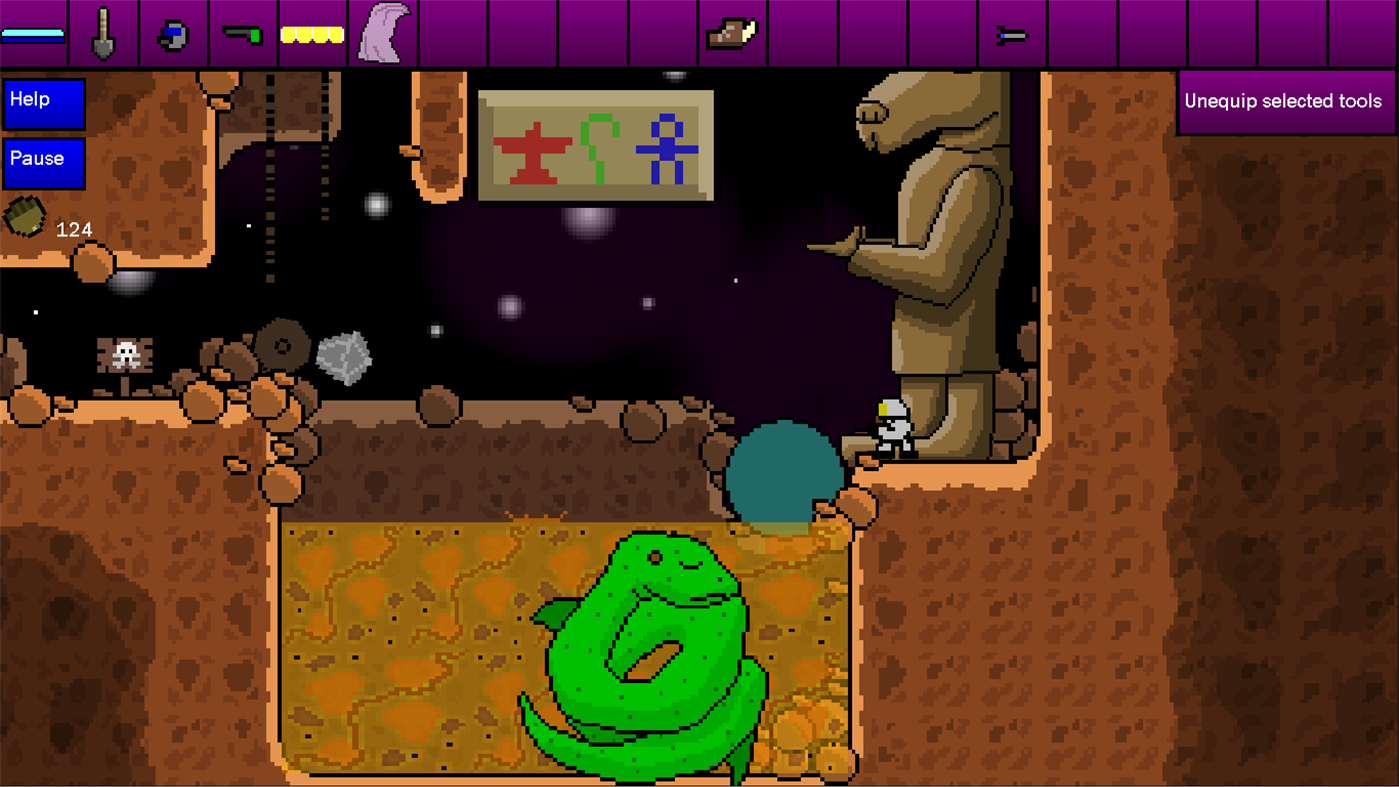Click the skull pile in the cave

click(123, 356)
